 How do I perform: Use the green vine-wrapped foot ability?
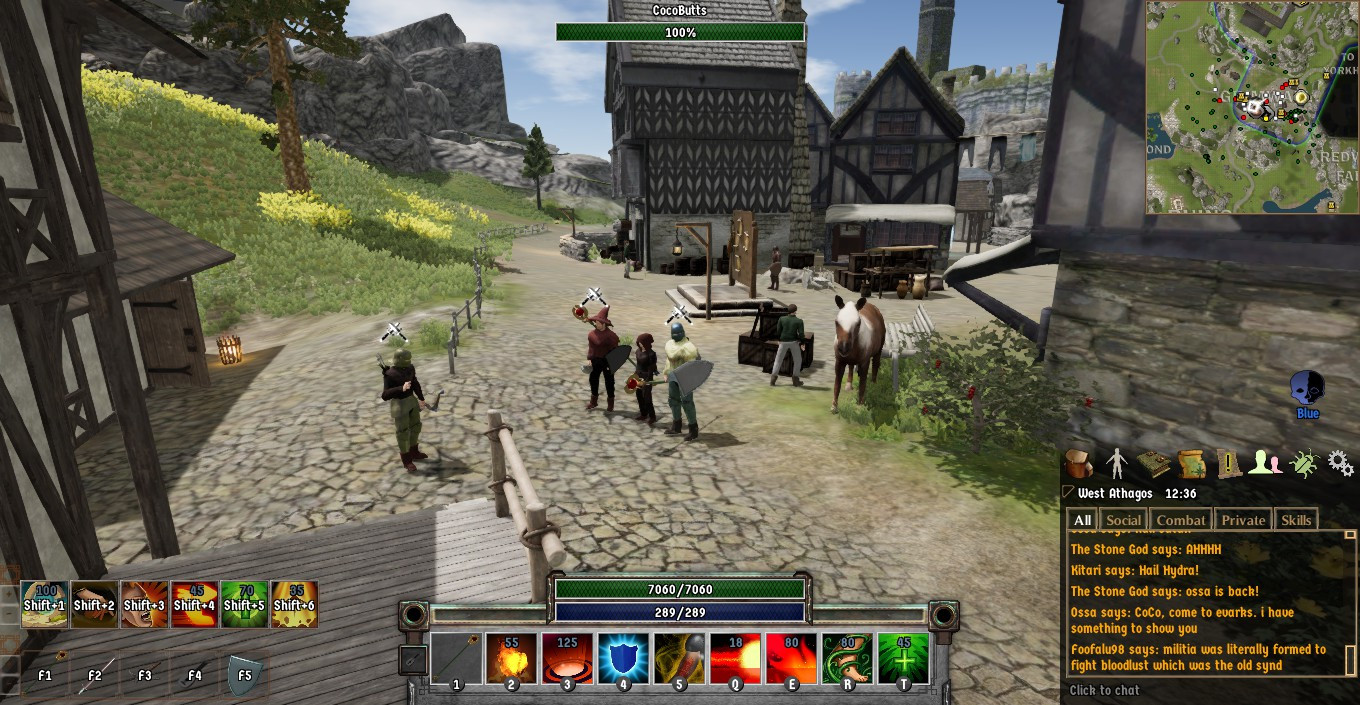848,659
